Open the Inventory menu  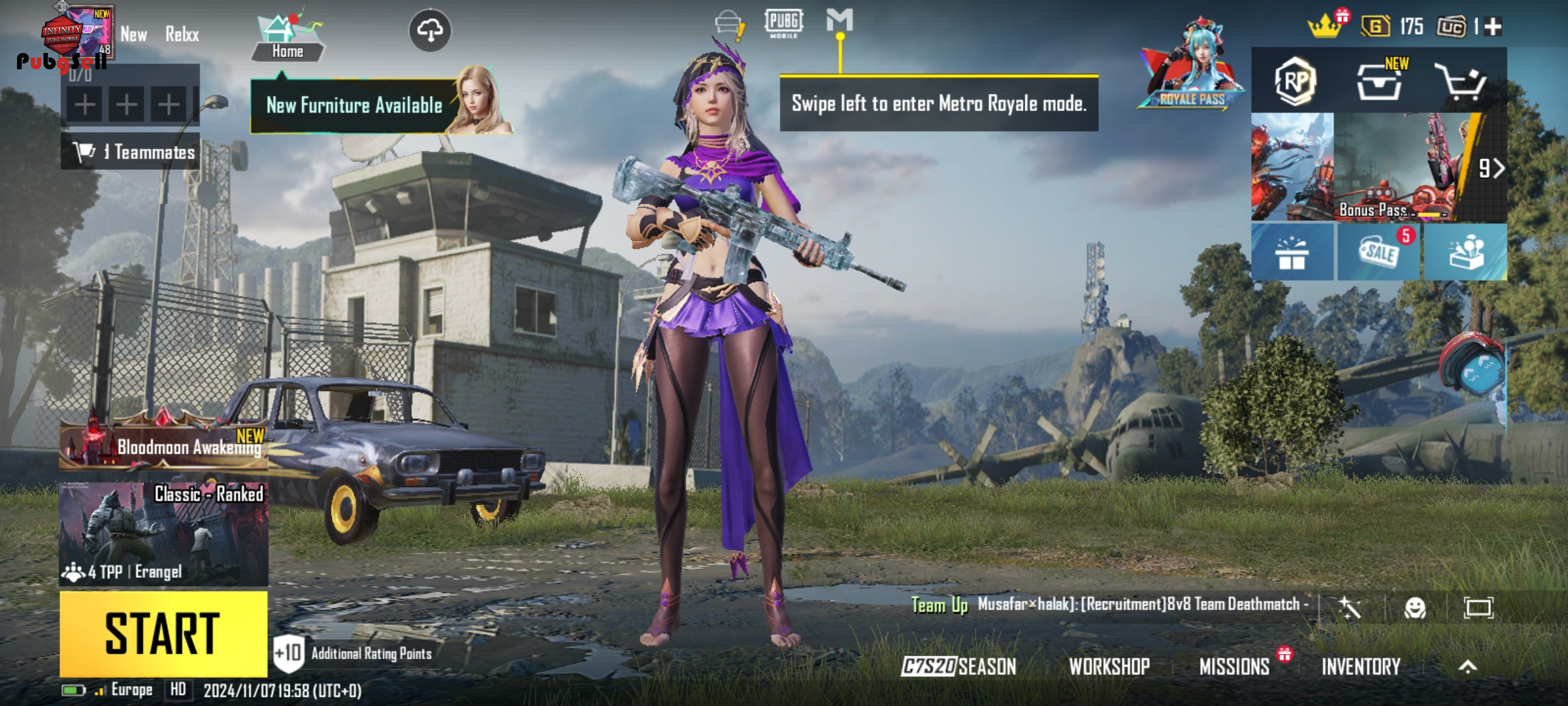pos(1361,666)
